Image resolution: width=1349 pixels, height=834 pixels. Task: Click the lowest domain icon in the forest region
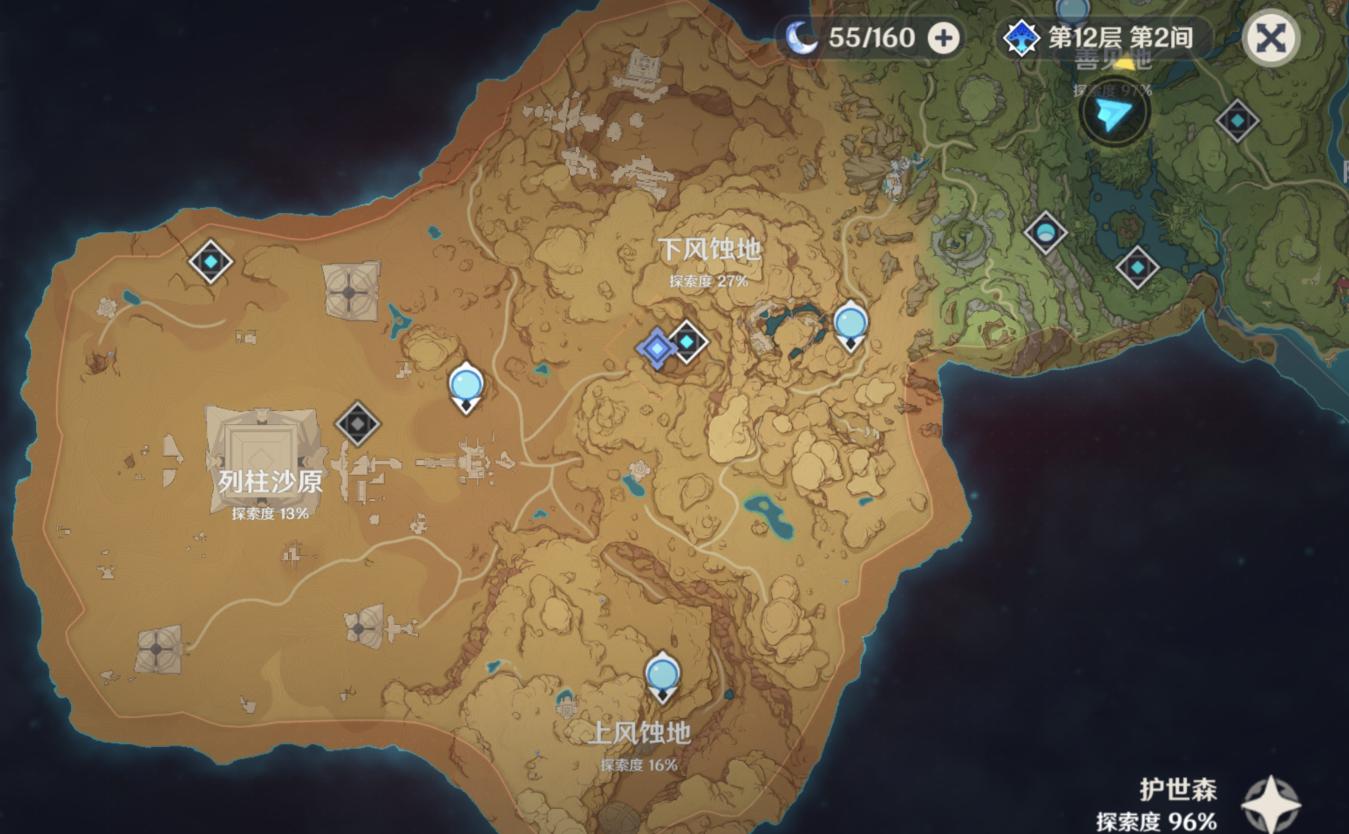(x=1135, y=266)
